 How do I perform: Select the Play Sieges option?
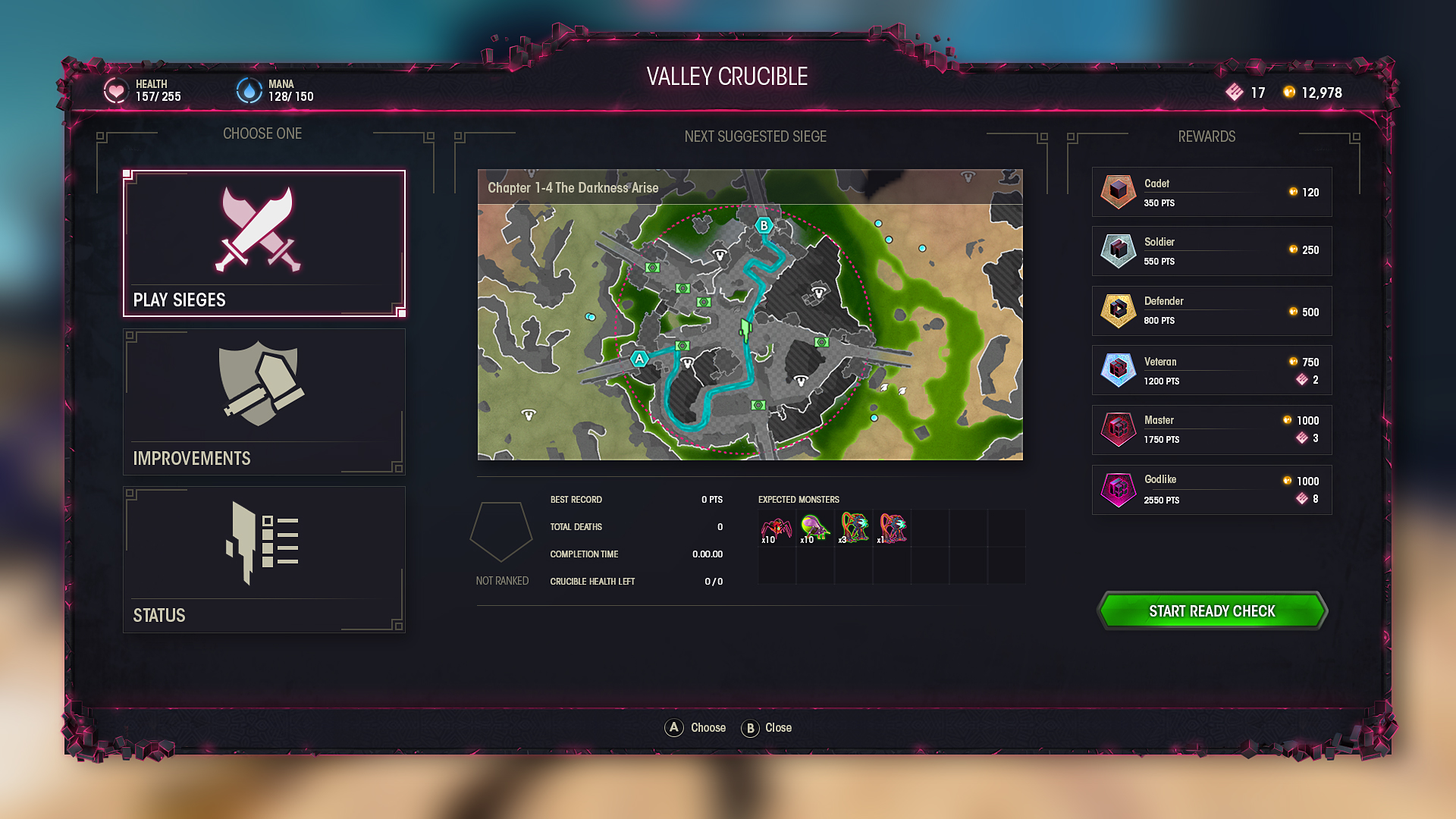[x=264, y=243]
